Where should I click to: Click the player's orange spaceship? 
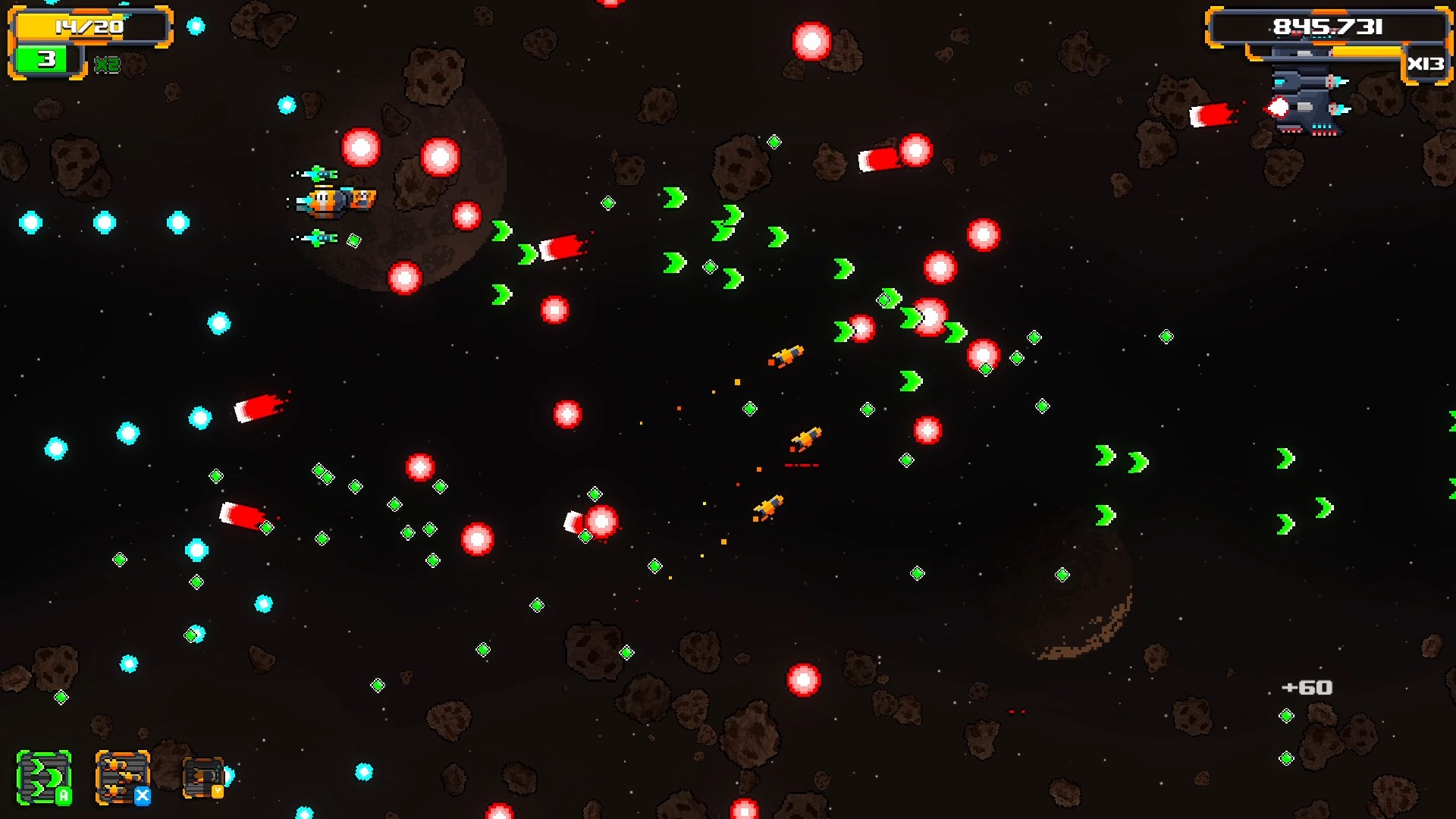(334, 201)
